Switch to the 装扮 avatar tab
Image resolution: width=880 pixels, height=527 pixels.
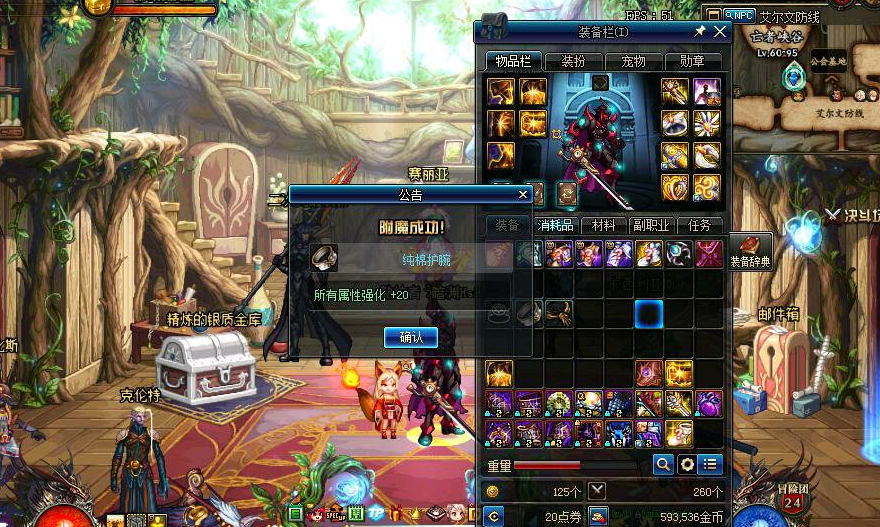(x=573, y=62)
